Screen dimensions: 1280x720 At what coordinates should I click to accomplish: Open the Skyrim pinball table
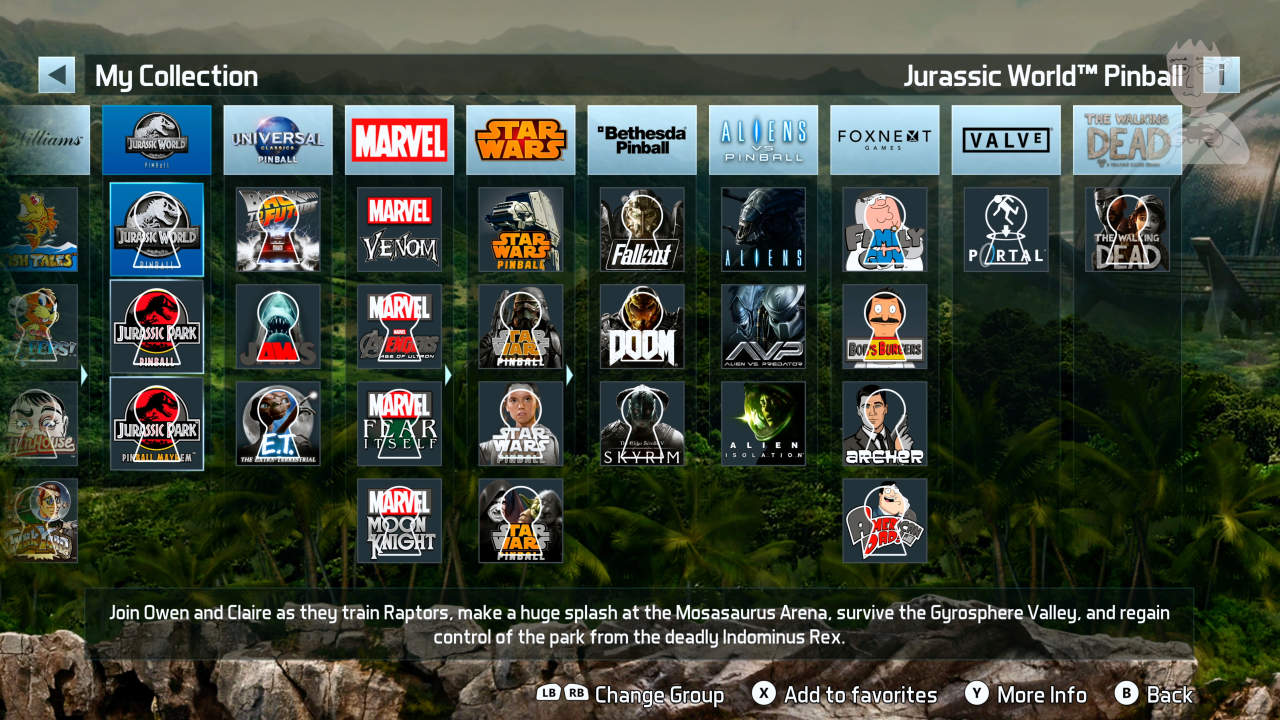(x=642, y=423)
